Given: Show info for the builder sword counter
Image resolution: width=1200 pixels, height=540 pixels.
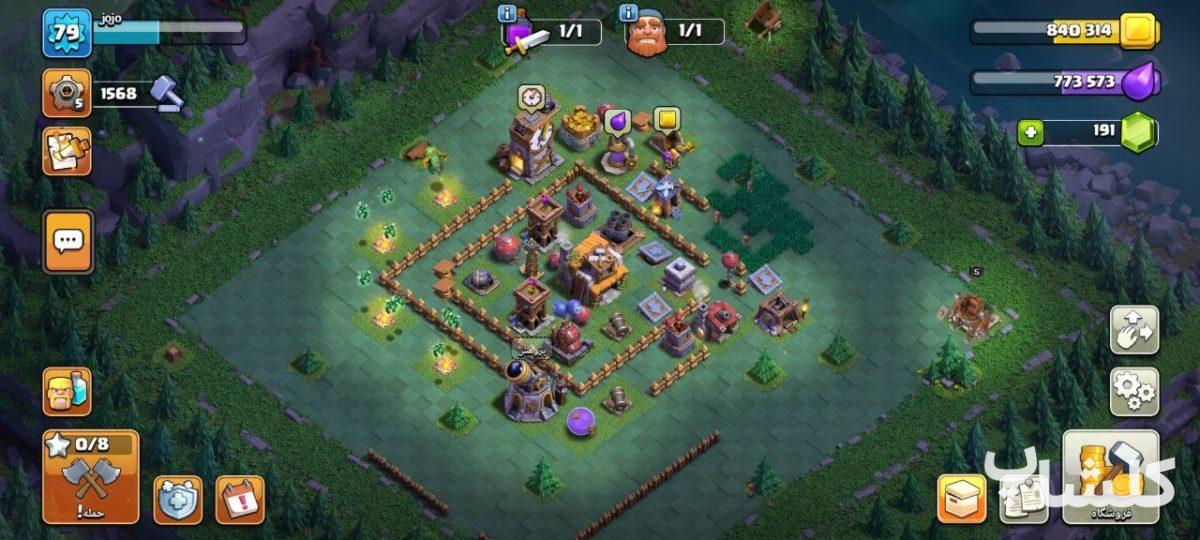Looking at the screenshot, I should point(507,14).
